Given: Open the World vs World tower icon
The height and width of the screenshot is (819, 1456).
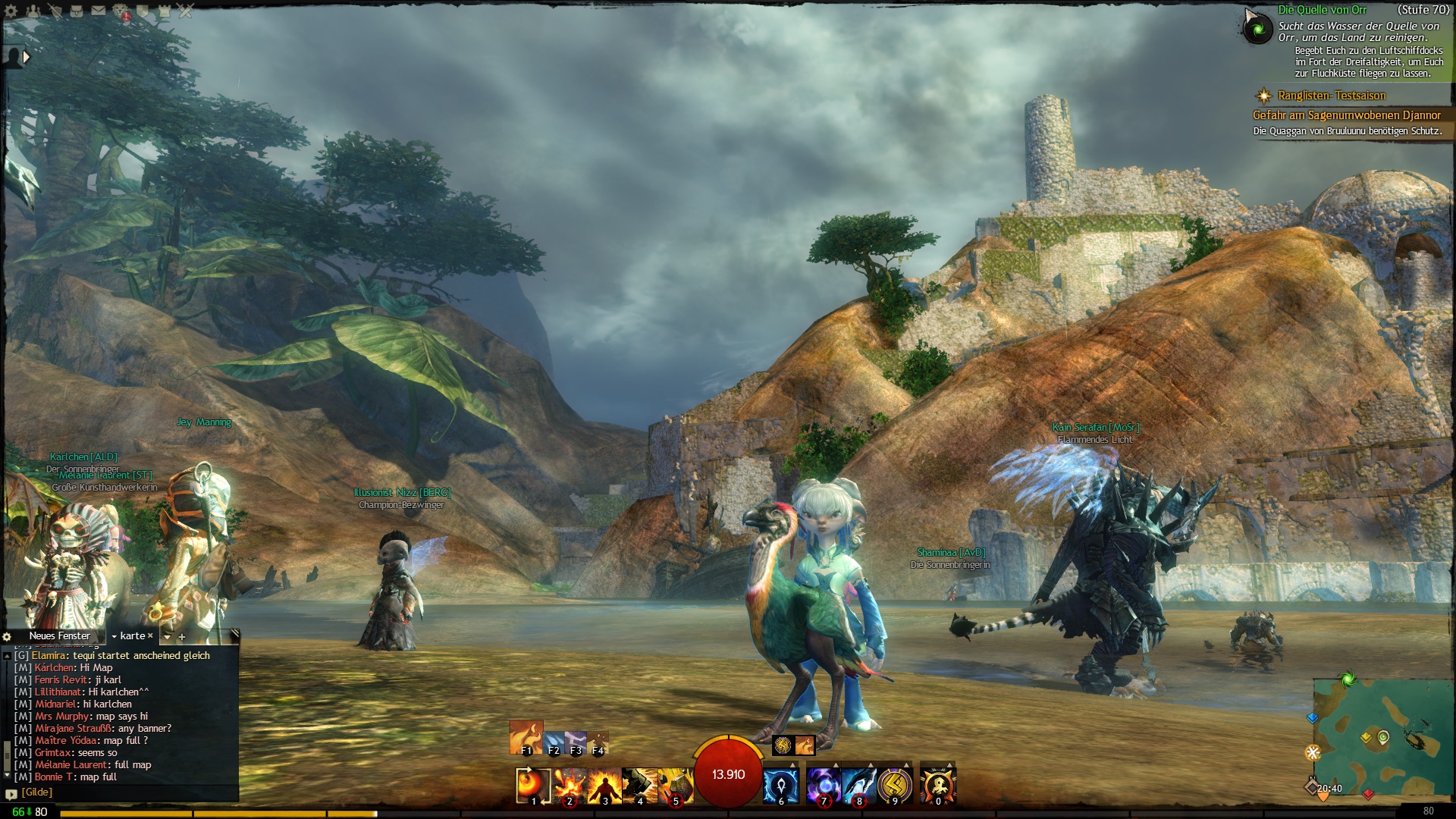Looking at the screenshot, I should tap(164, 11).
